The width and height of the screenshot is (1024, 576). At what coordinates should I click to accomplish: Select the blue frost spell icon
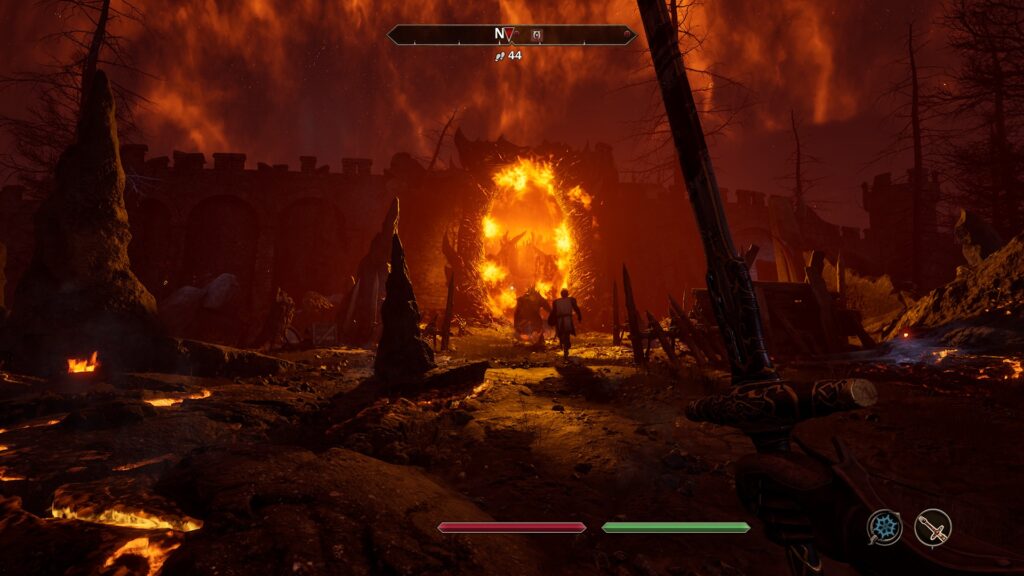coord(884,527)
